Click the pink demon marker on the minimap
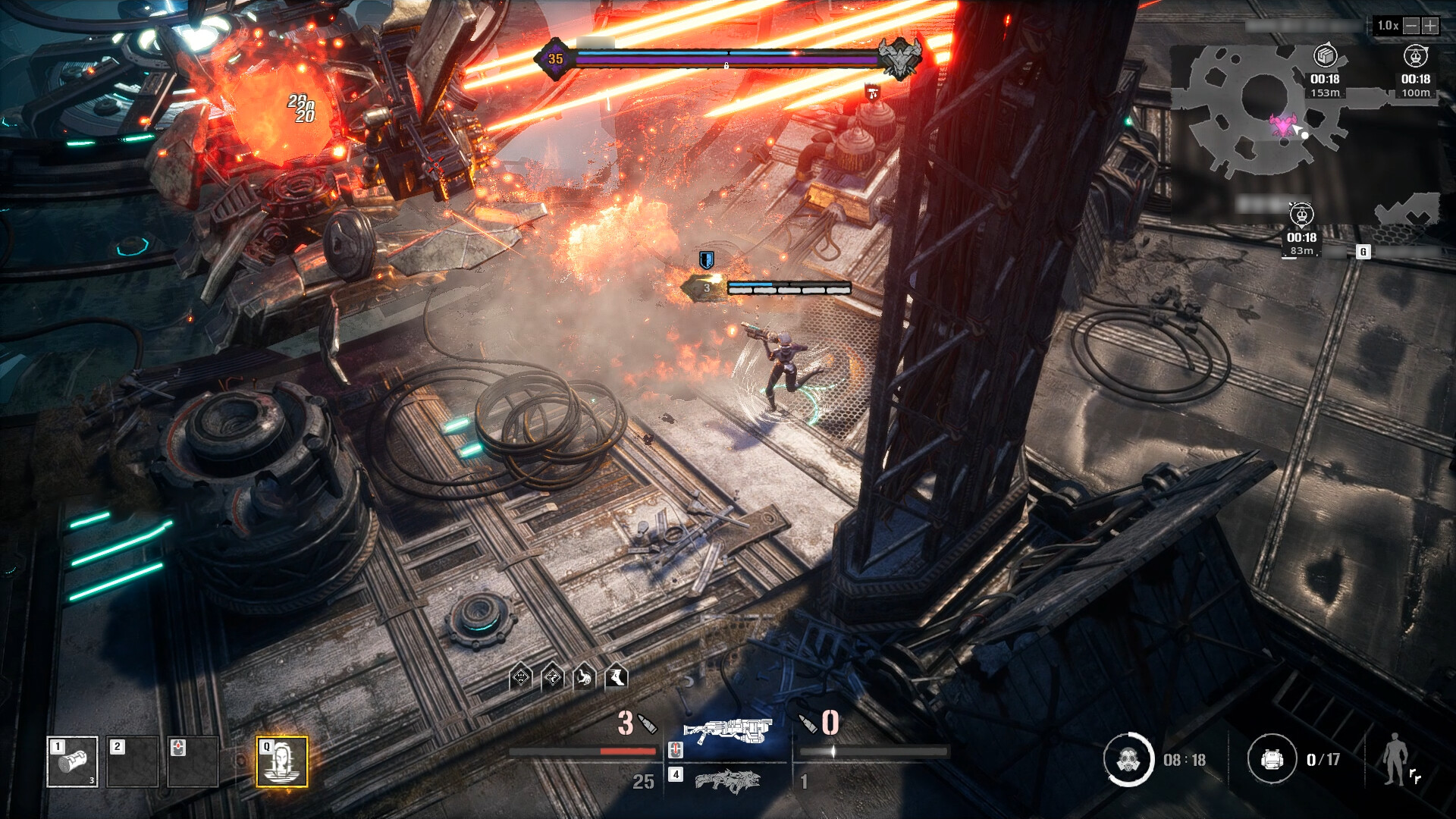The height and width of the screenshot is (819, 1456). pos(1283,125)
